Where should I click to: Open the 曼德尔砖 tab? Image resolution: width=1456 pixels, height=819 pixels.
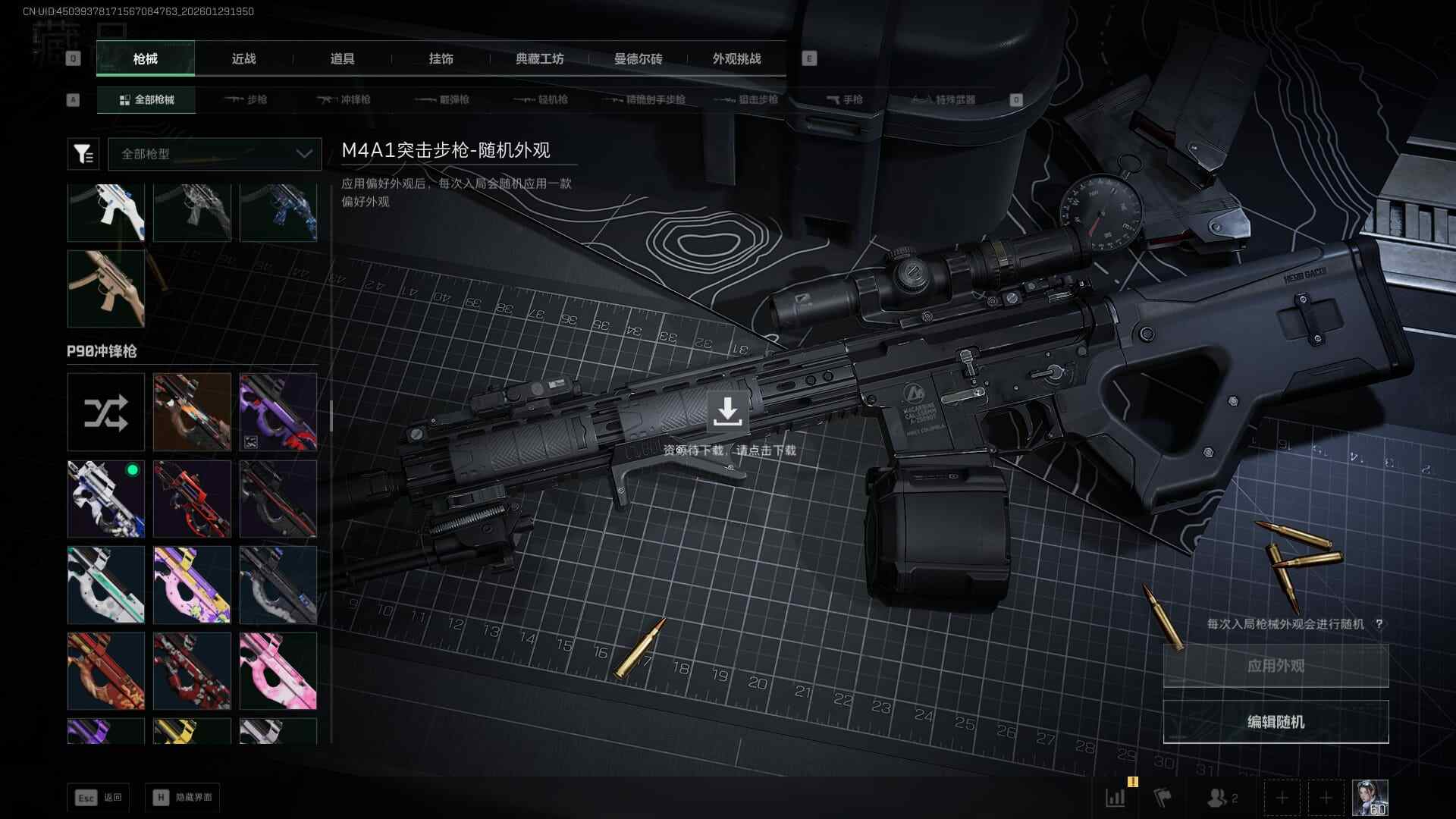(638, 59)
